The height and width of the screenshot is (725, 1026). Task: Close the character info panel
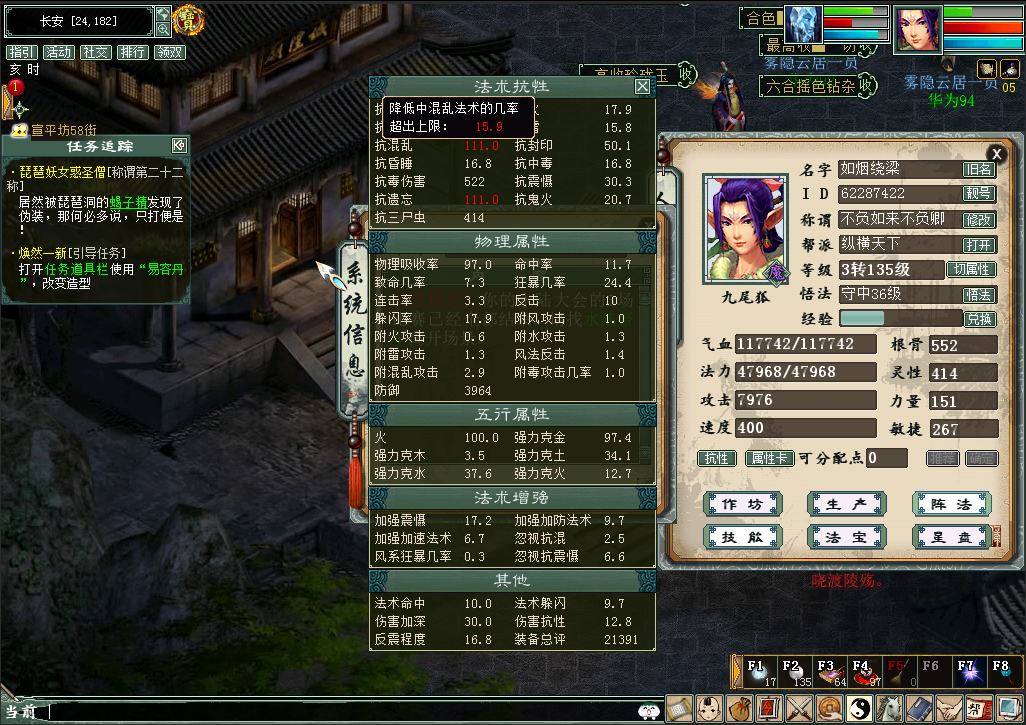996,153
